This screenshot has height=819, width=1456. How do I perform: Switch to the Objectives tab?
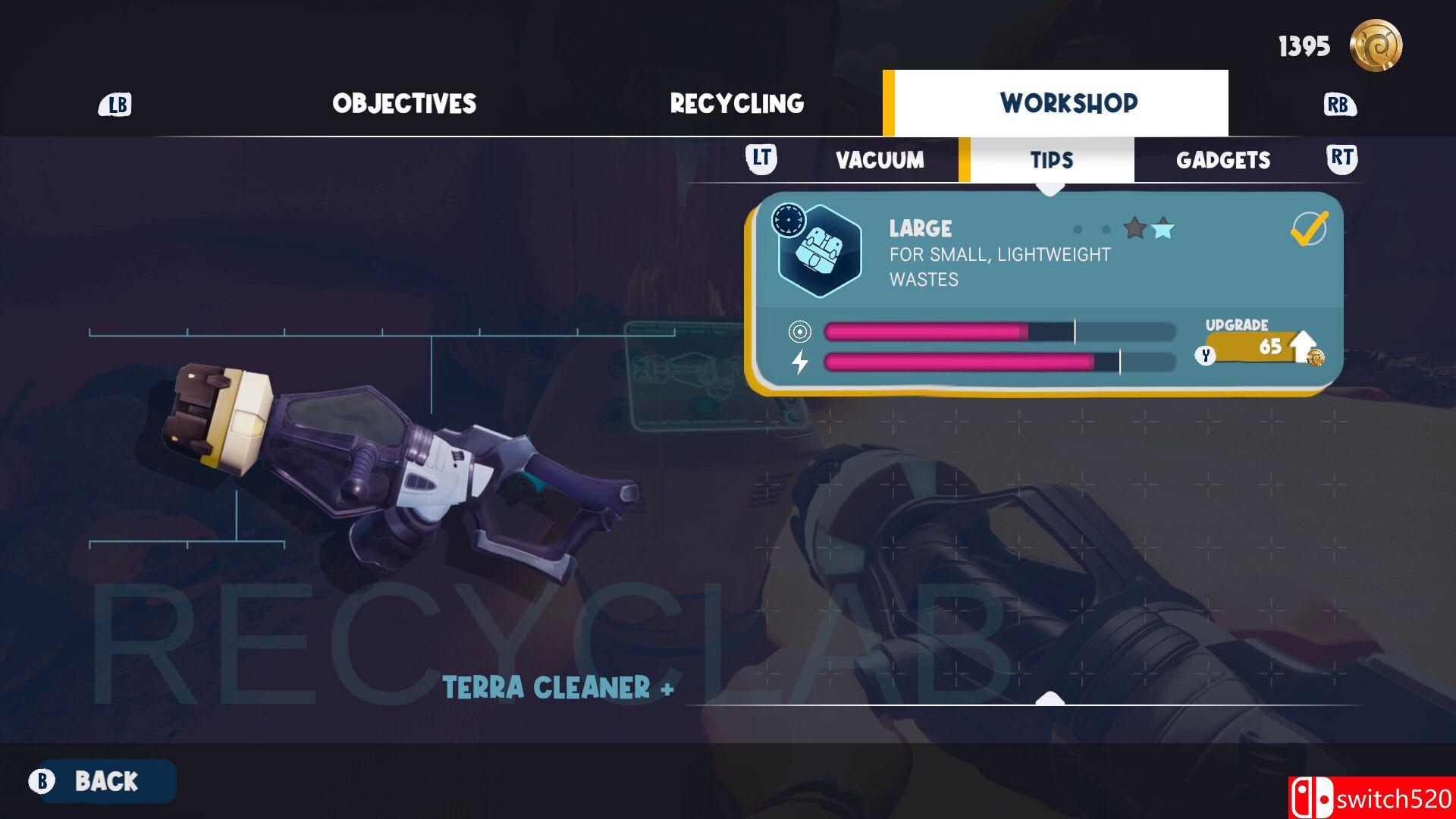(404, 104)
